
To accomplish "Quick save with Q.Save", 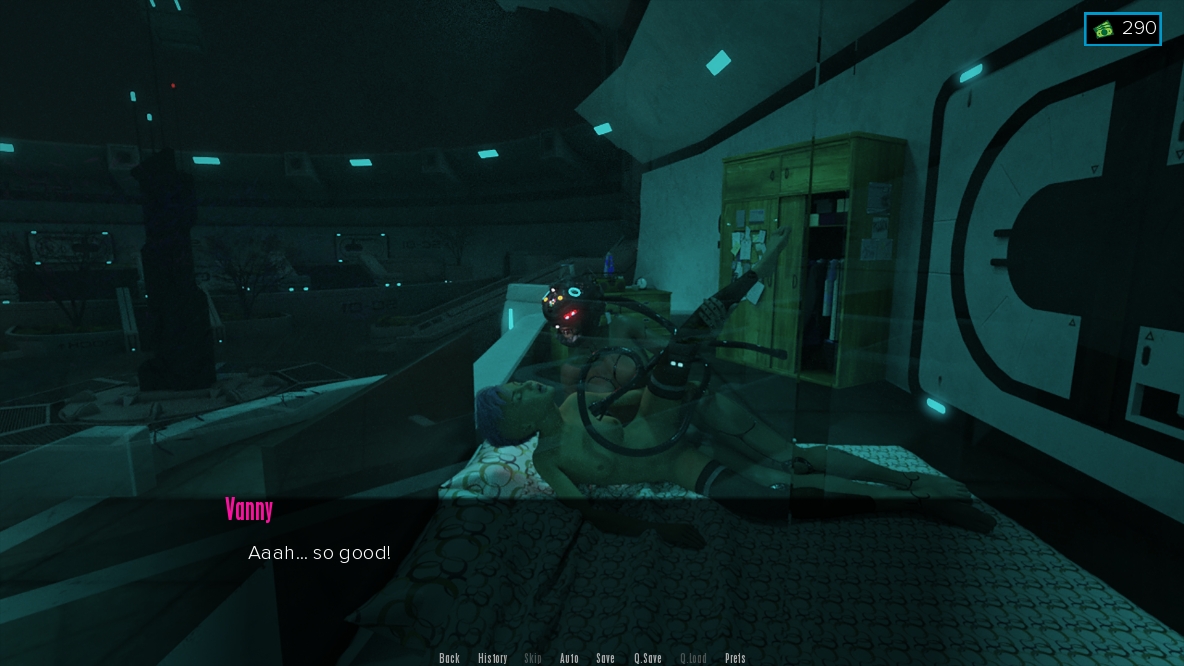I will tap(647, 658).
